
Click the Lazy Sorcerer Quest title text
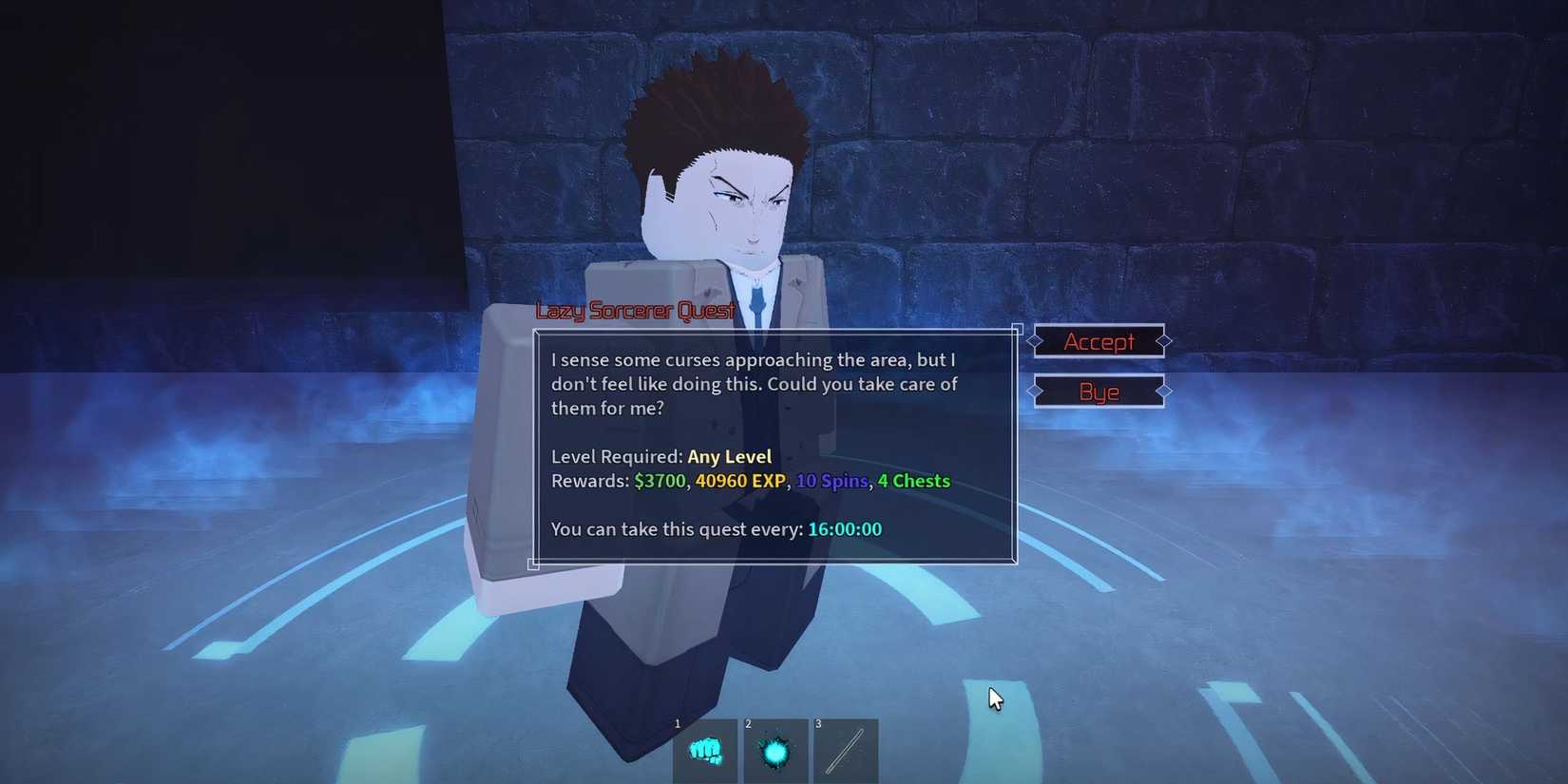click(x=635, y=310)
